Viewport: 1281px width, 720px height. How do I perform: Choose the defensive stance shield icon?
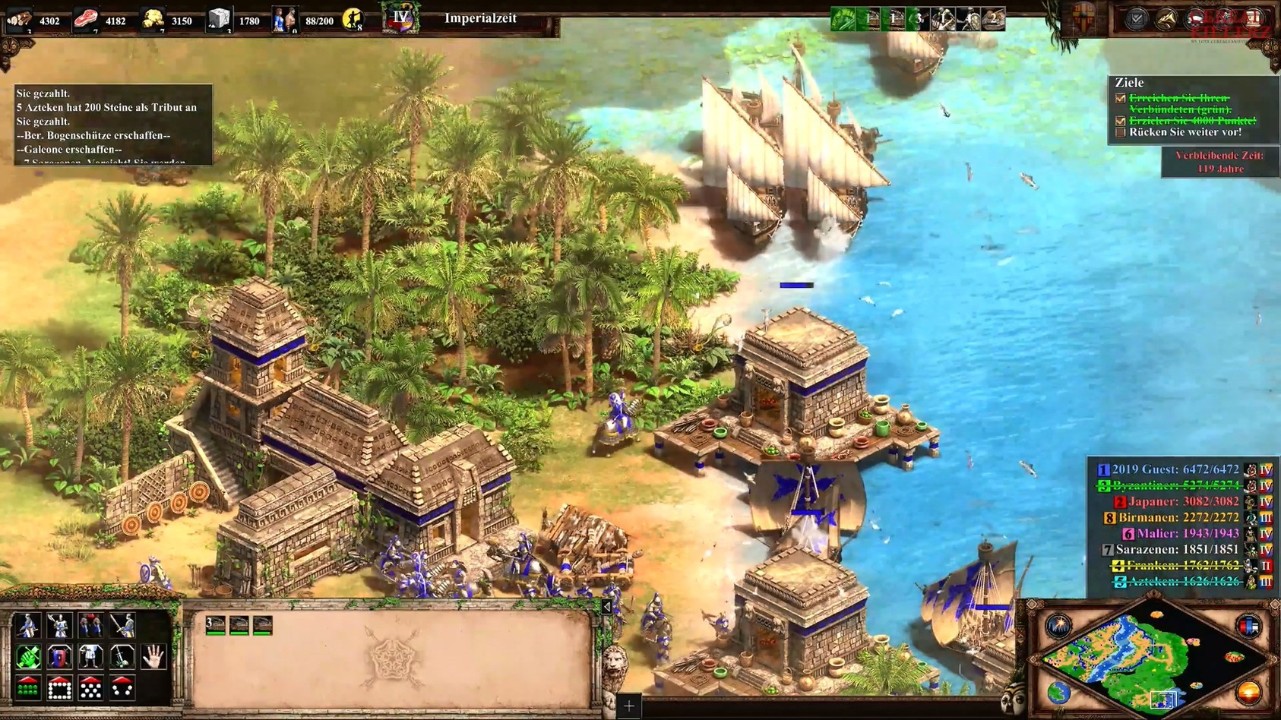pyautogui.click(x=59, y=657)
